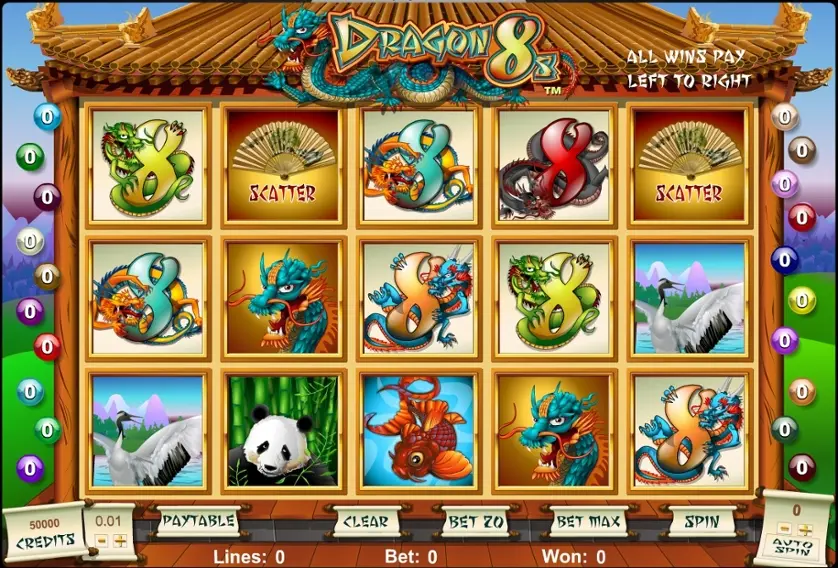Decrease the 0.01 coin value

102,541
